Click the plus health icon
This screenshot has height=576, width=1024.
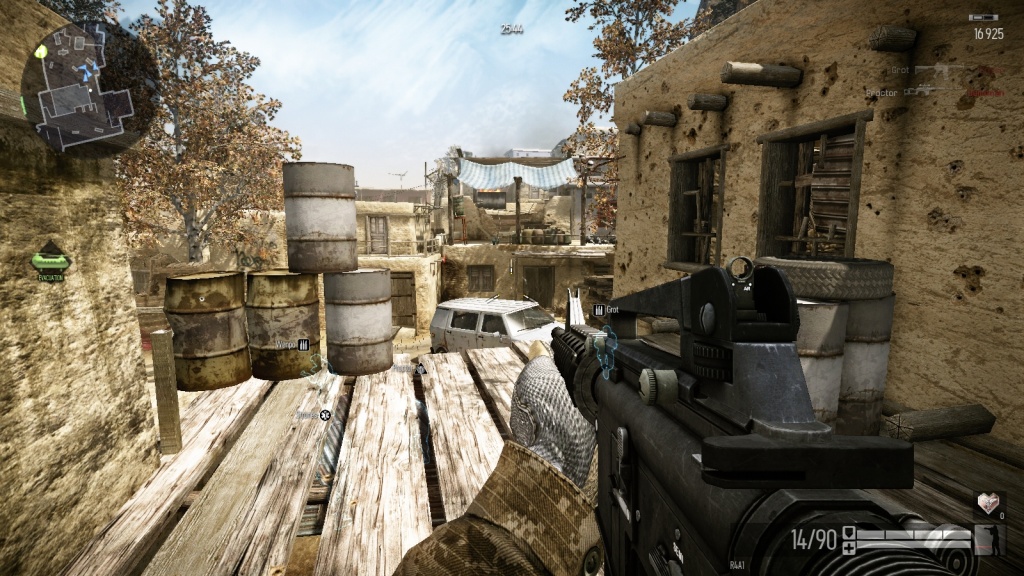pos(849,548)
